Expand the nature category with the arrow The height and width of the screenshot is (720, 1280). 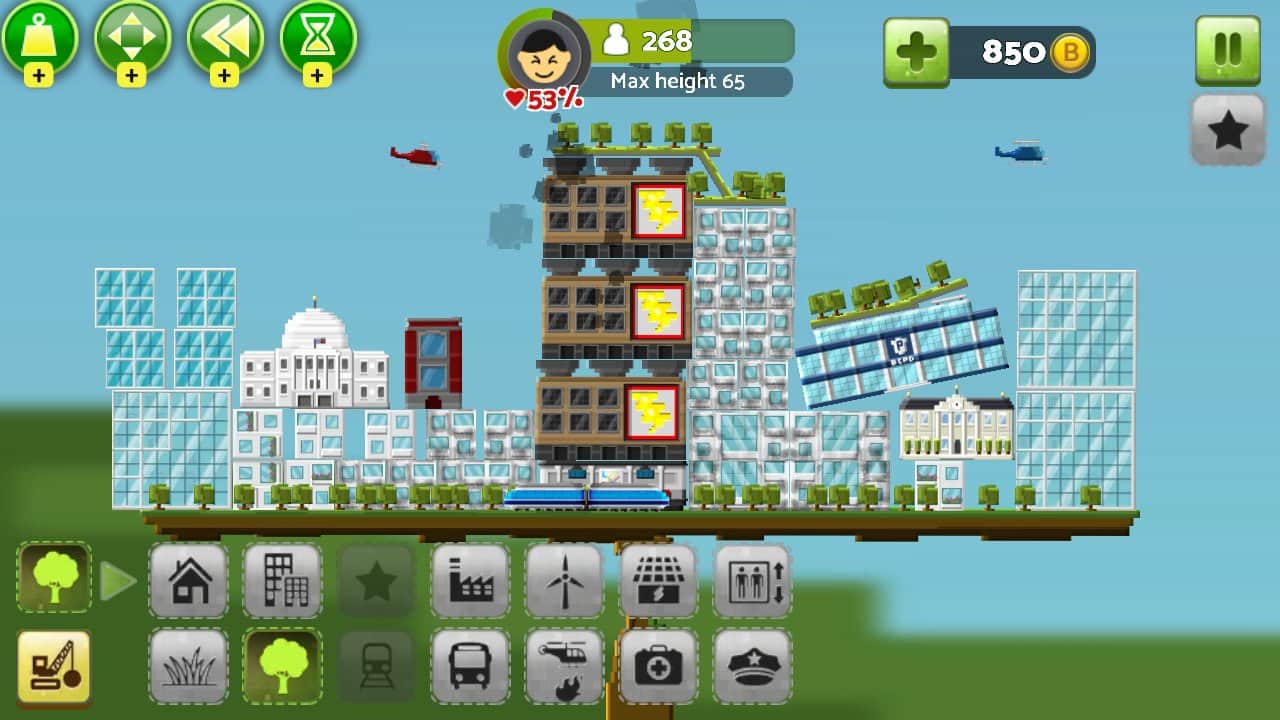(119, 578)
